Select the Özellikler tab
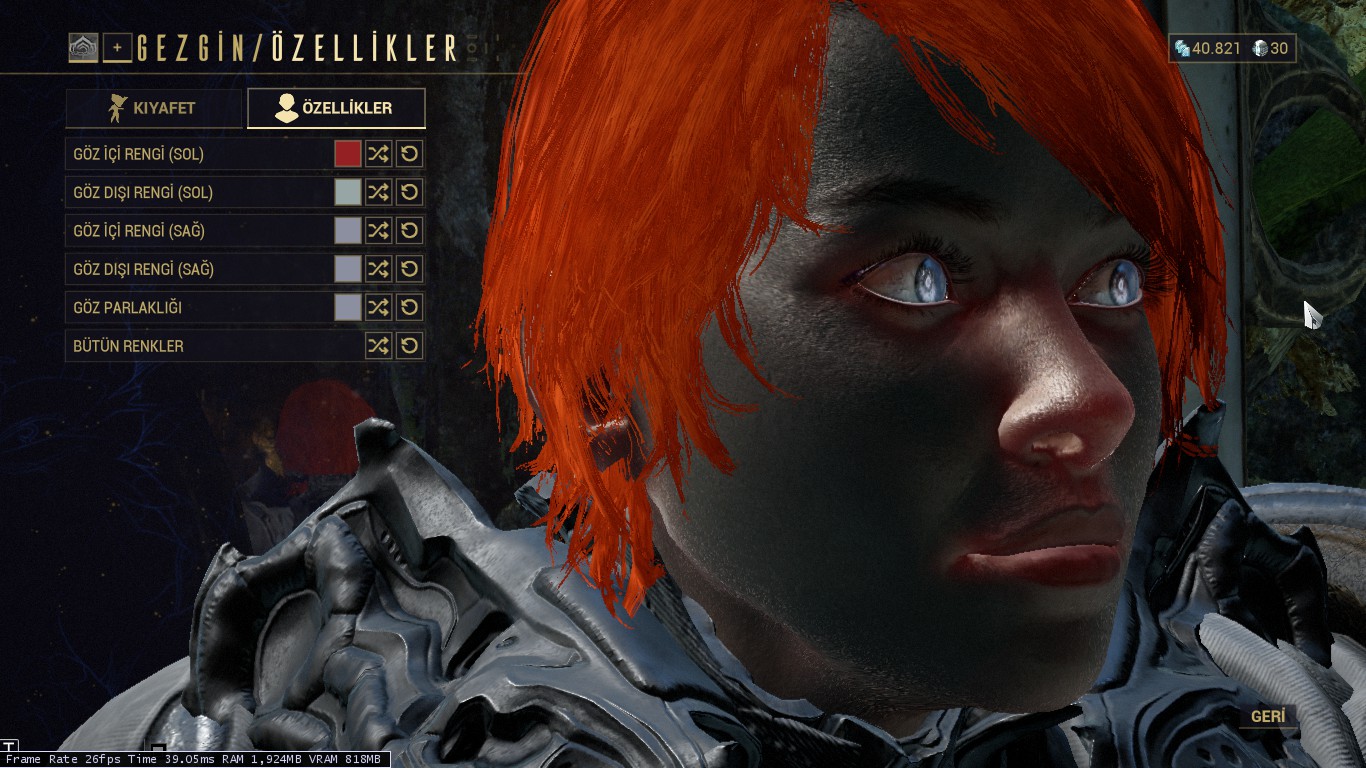Screen dimensions: 1366x768 [336, 108]
